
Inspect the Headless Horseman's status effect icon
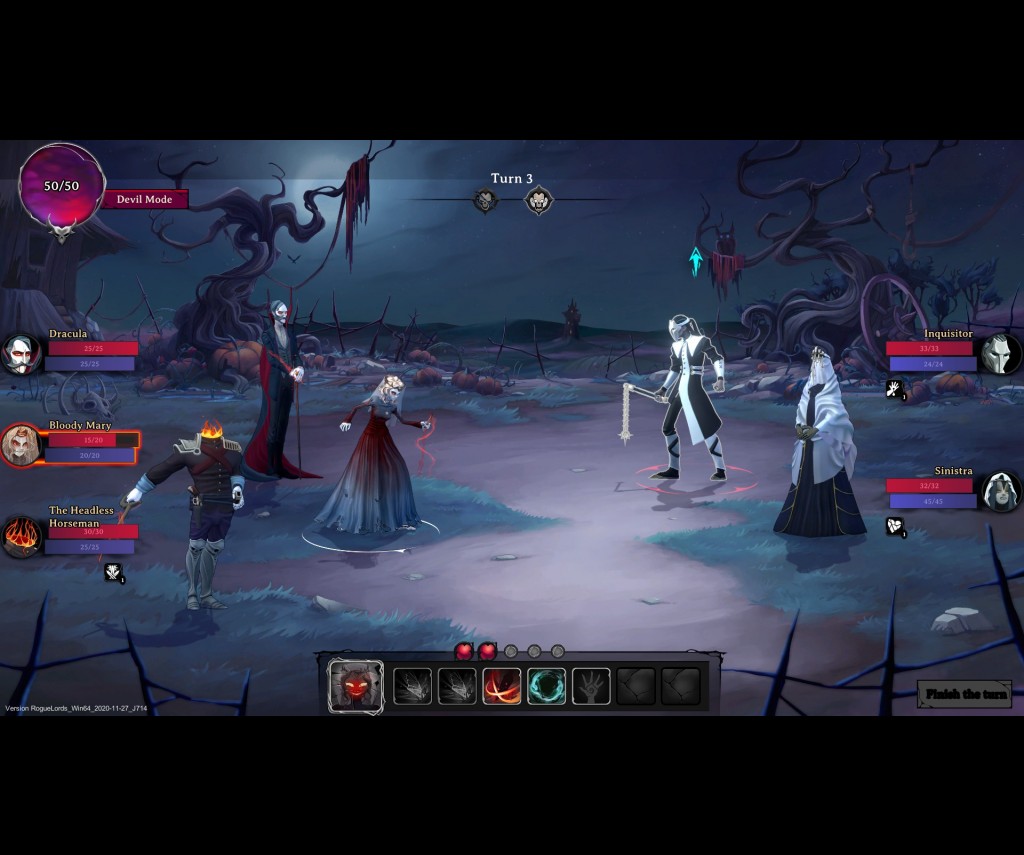[114, 572]
